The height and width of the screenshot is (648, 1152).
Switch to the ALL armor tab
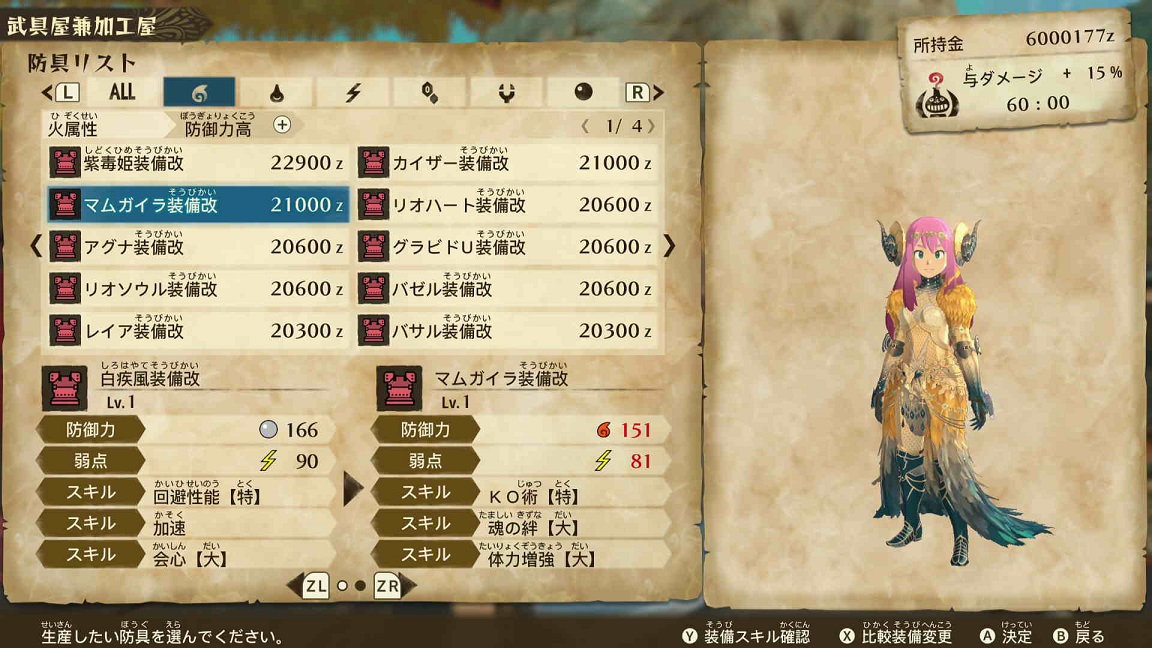tap(122, 92)
